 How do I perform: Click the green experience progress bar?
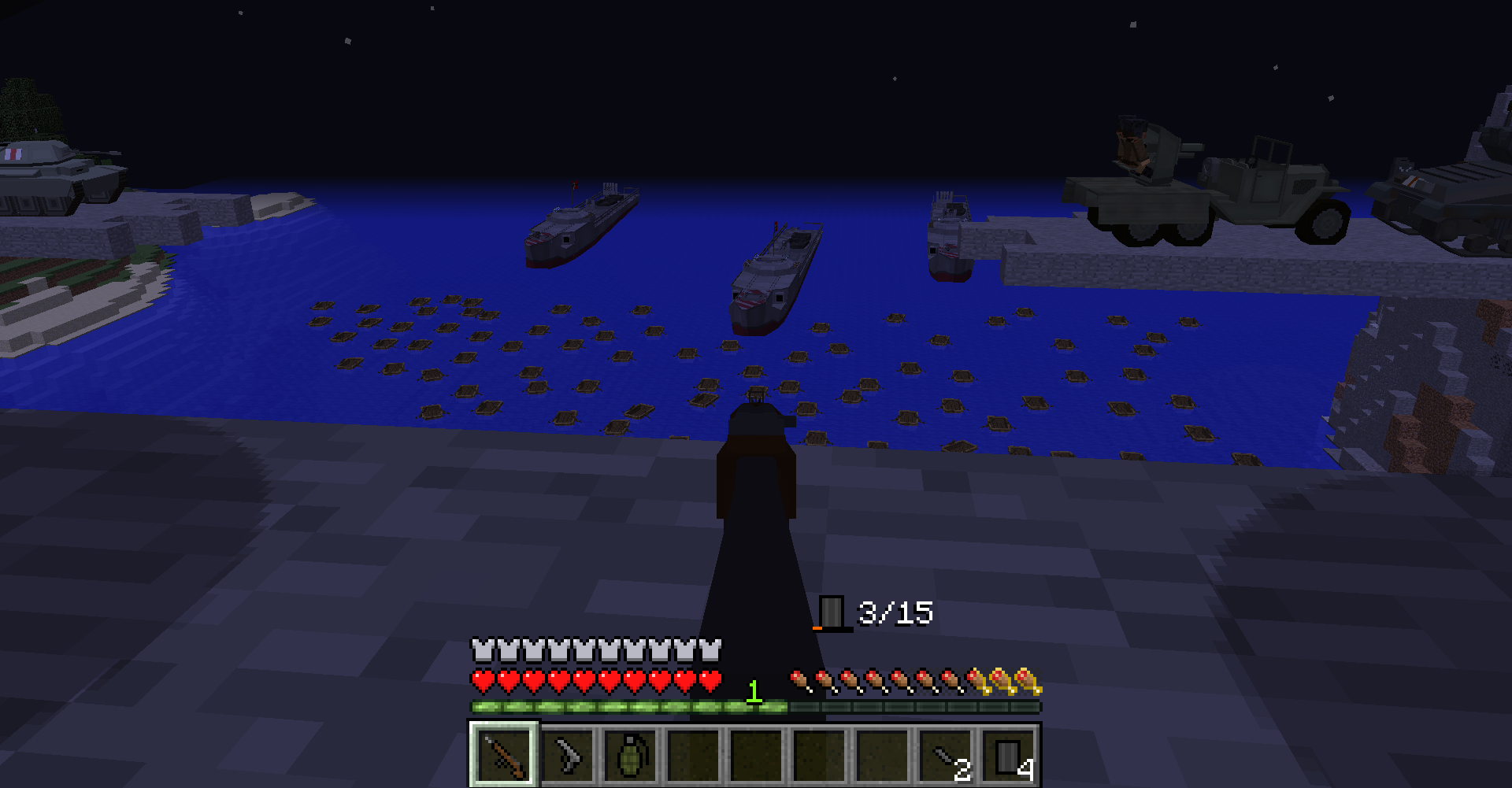tap(630, 708)
